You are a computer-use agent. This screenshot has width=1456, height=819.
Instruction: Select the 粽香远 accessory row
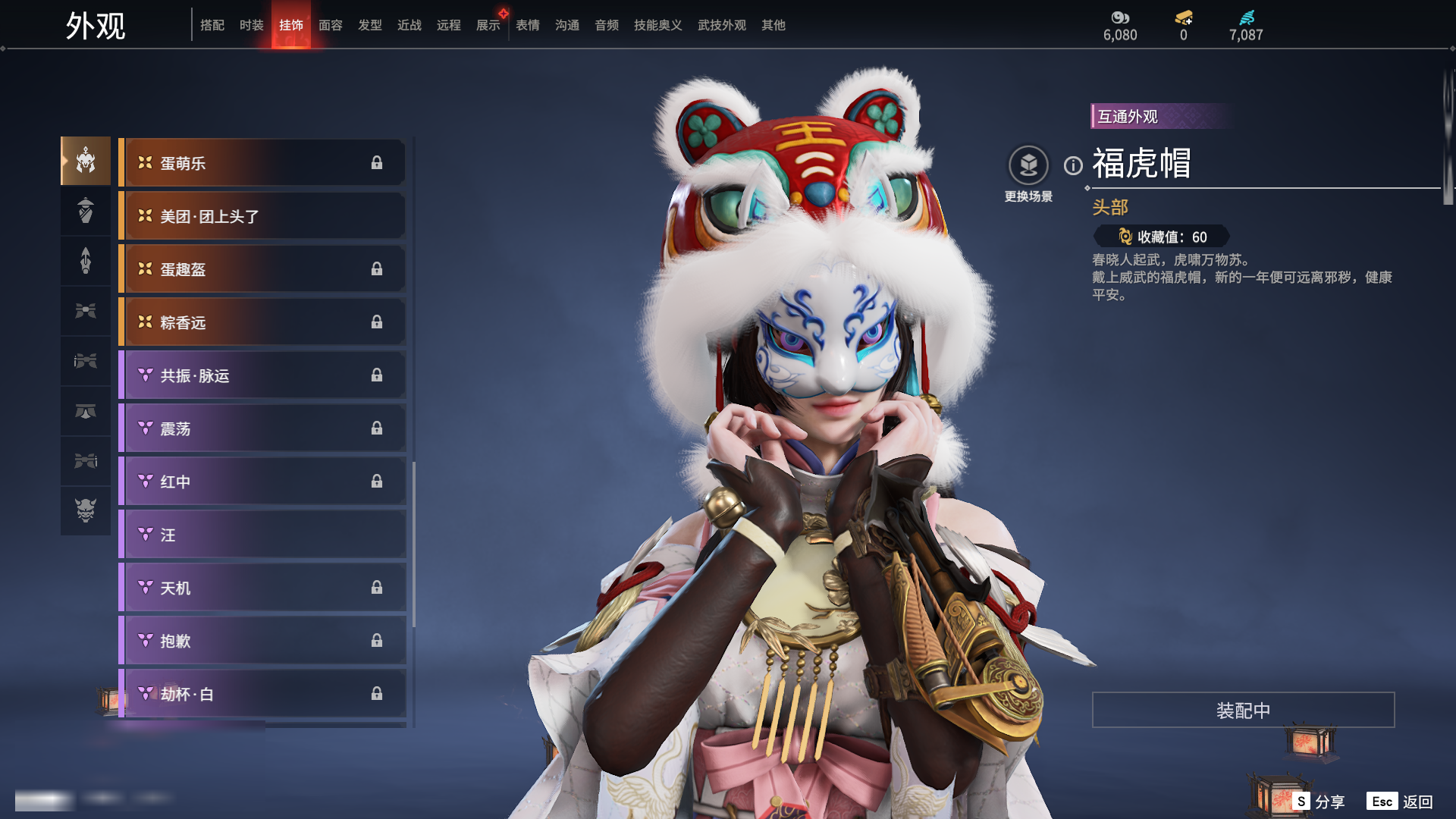coord(262,322)
